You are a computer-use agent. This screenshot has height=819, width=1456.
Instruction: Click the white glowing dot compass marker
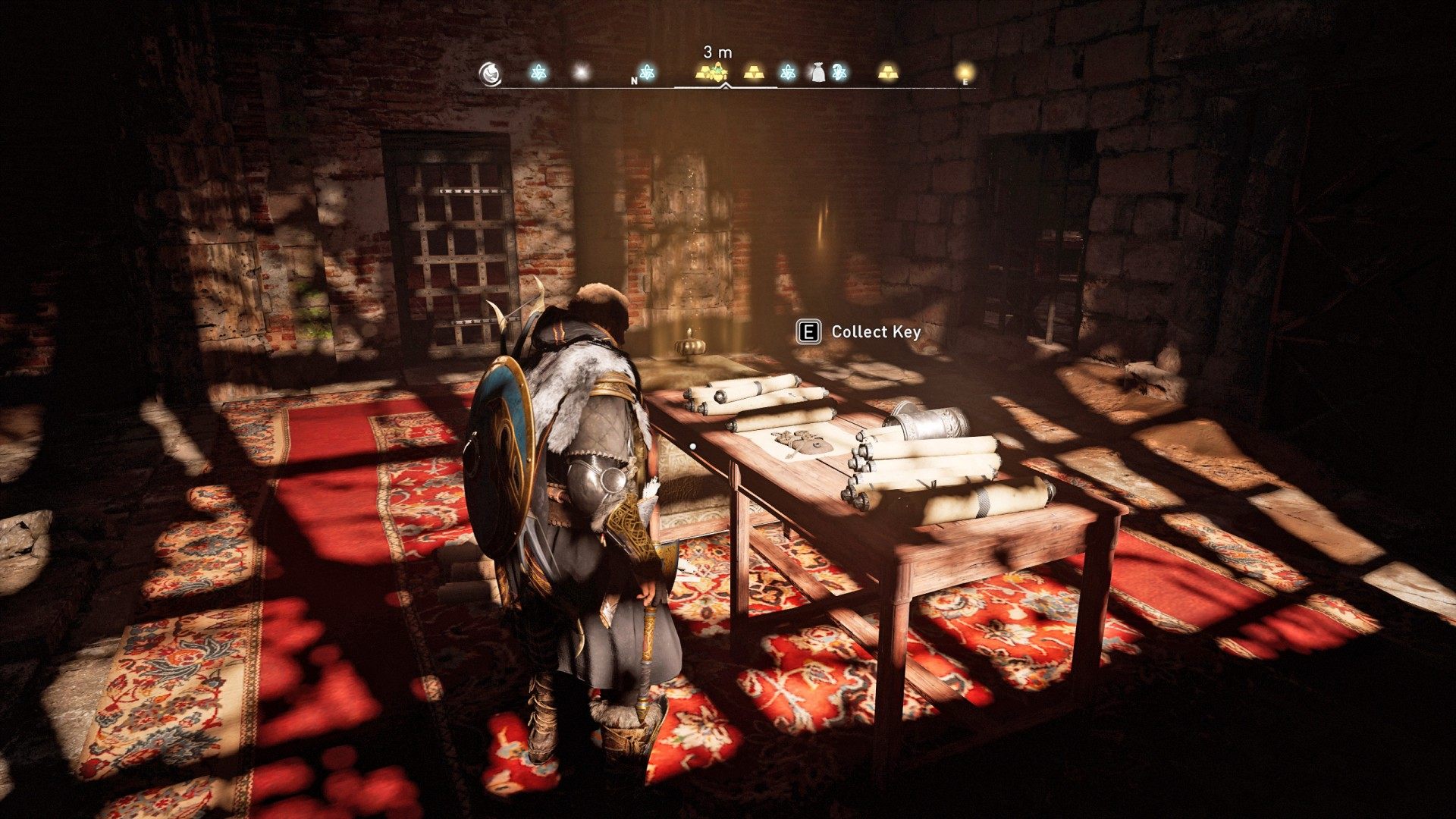point(581,72)
